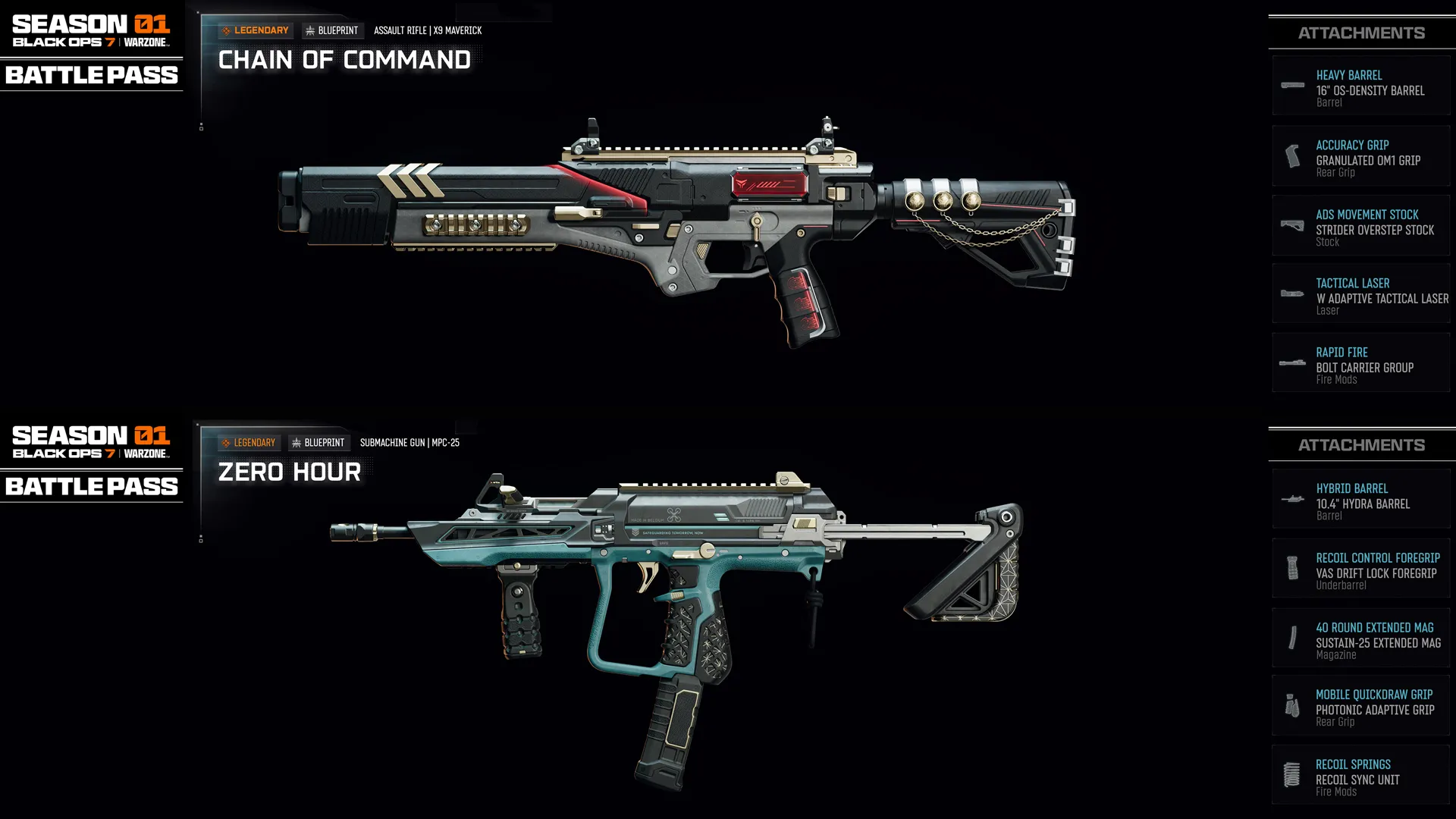Select the Heavy Barrel attachment icon
The image size is (1456, 819).
coord(1292,86)
